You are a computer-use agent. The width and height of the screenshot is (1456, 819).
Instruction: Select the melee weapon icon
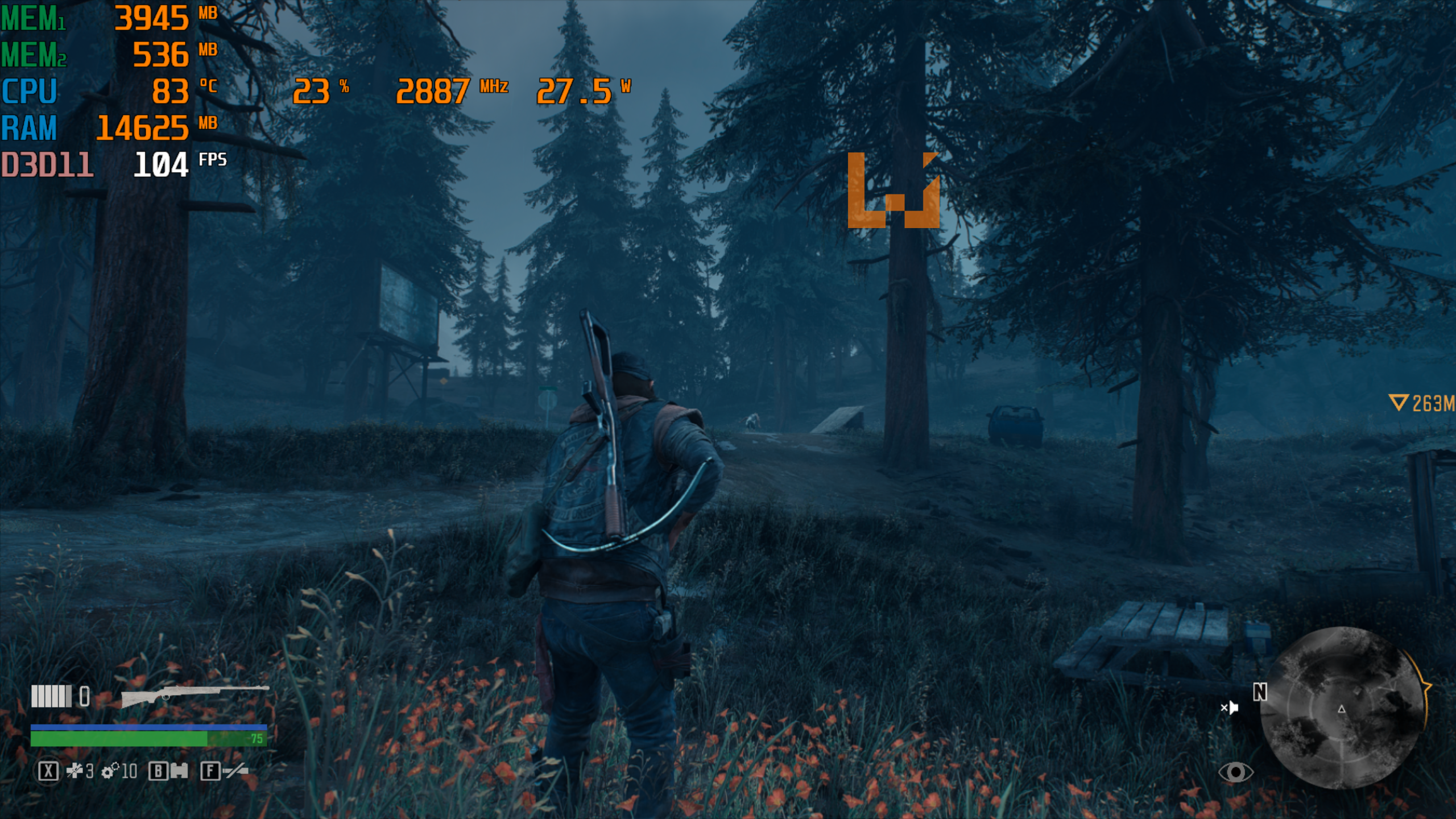[235, 771]
